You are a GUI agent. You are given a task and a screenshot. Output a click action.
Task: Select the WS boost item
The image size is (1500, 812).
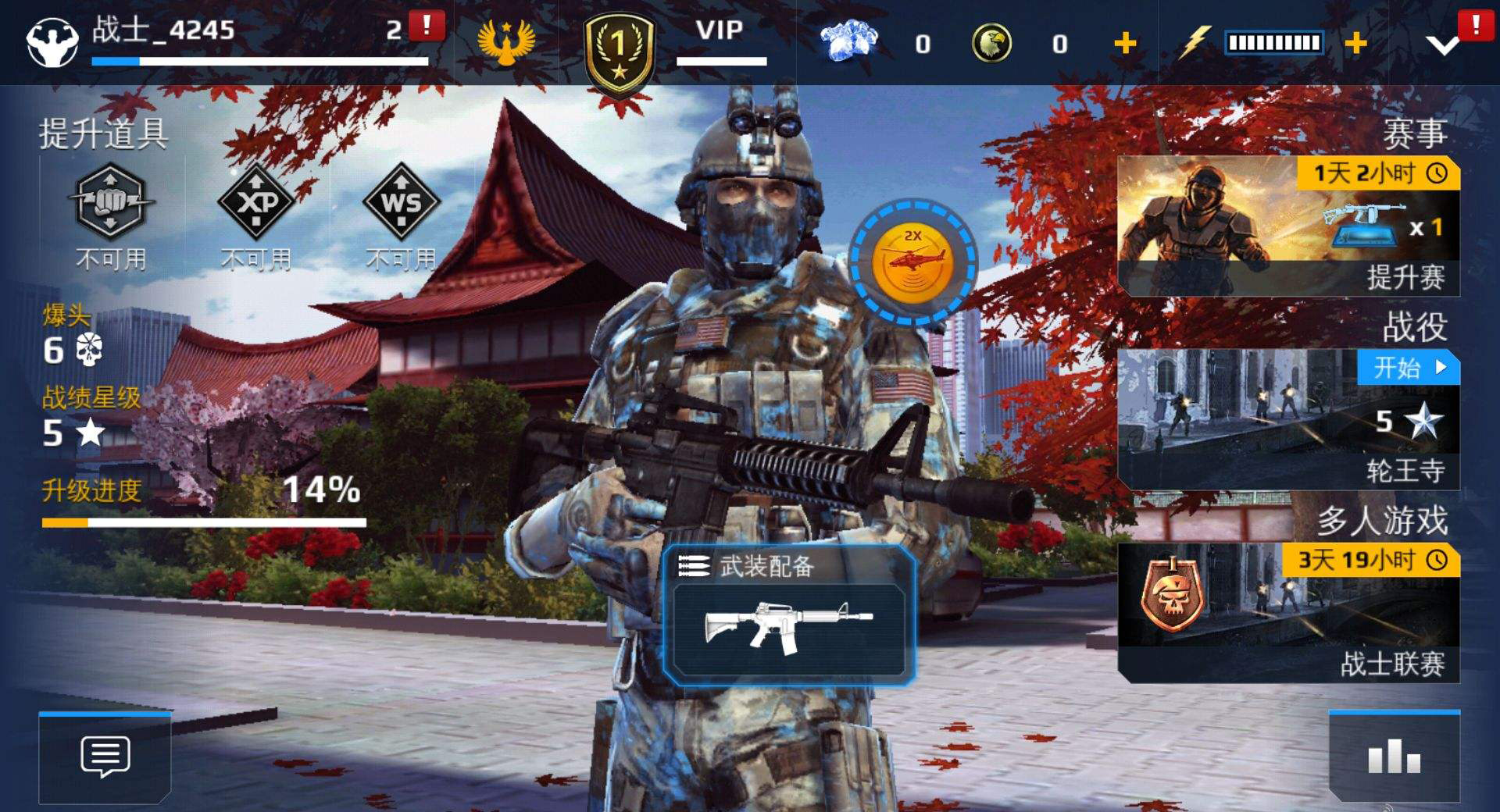click(401, 201)
